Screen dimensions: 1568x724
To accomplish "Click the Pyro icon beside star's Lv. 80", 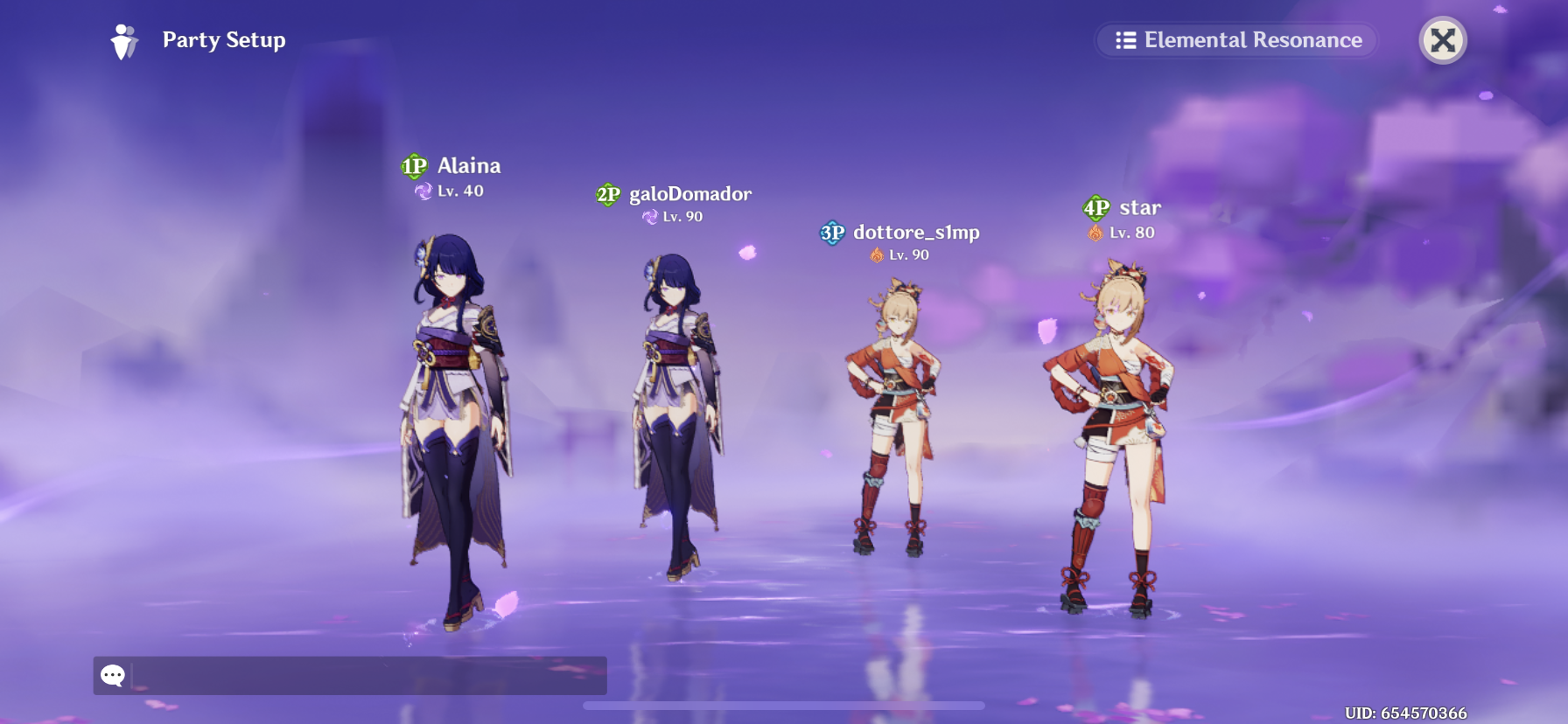I will (1095, 232).
